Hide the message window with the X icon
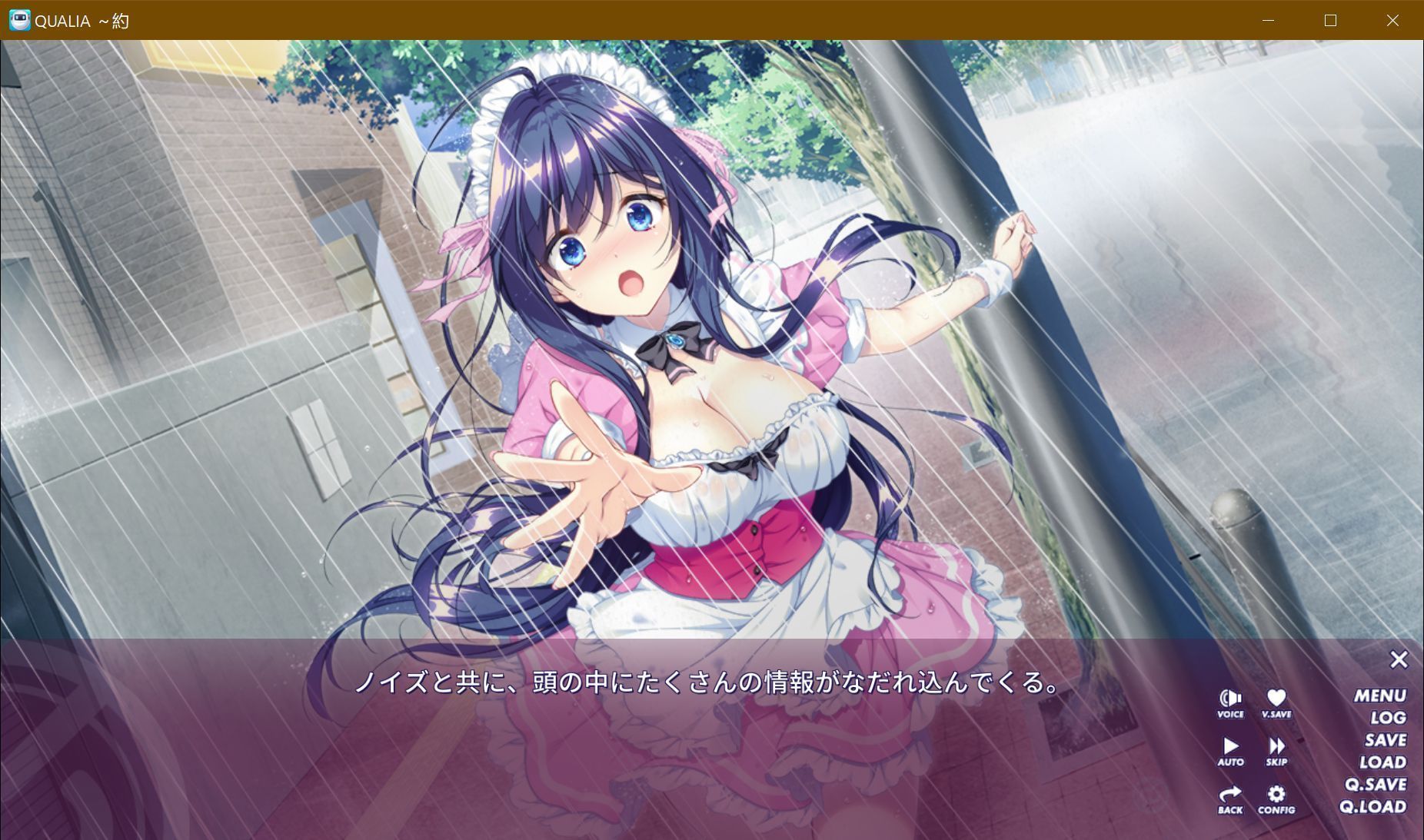 point(1399,659)
